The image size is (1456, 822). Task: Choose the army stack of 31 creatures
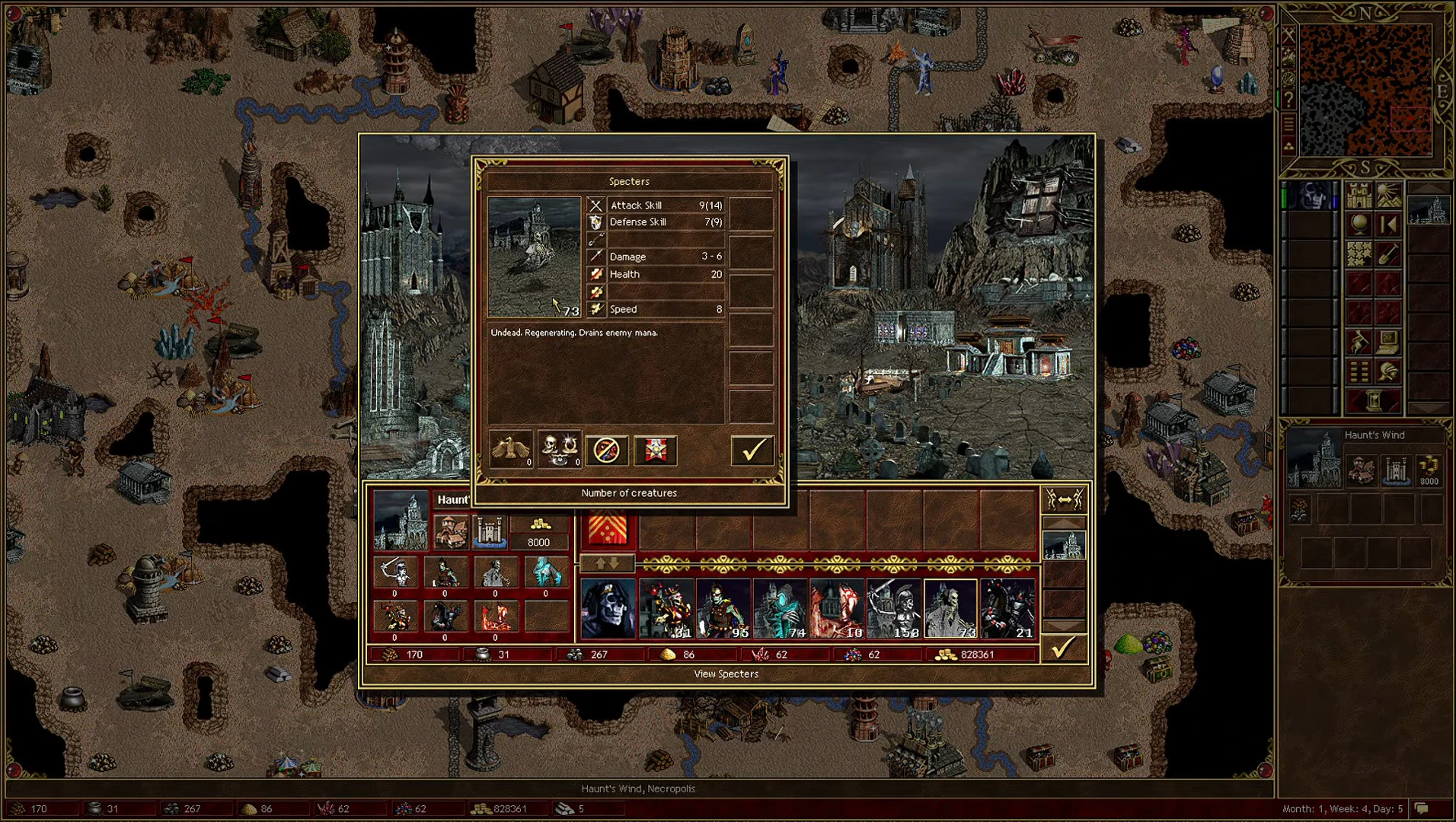point(666,608)
